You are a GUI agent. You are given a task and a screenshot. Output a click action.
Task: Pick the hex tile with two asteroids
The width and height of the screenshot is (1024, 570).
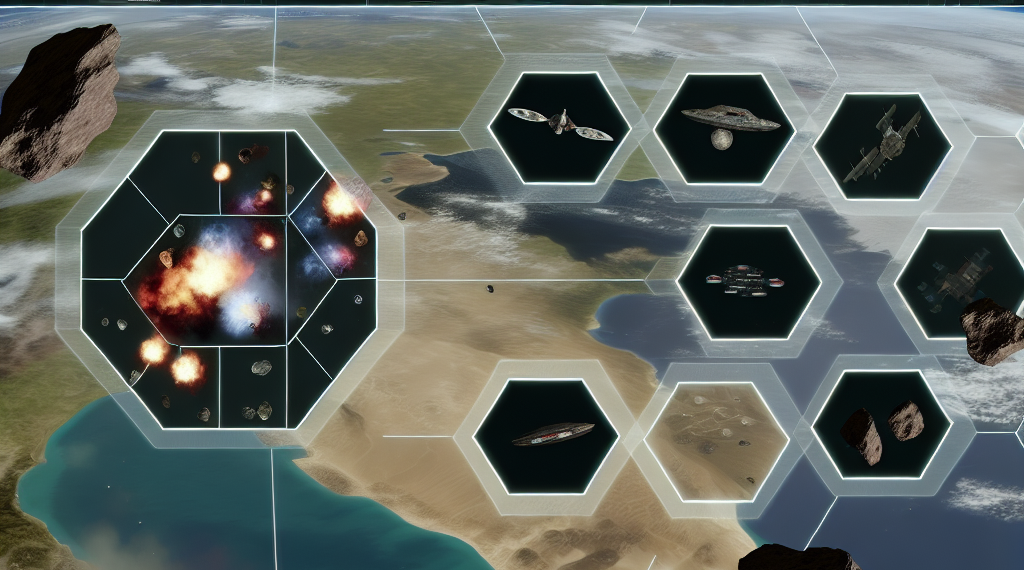(x=881, y=423)
